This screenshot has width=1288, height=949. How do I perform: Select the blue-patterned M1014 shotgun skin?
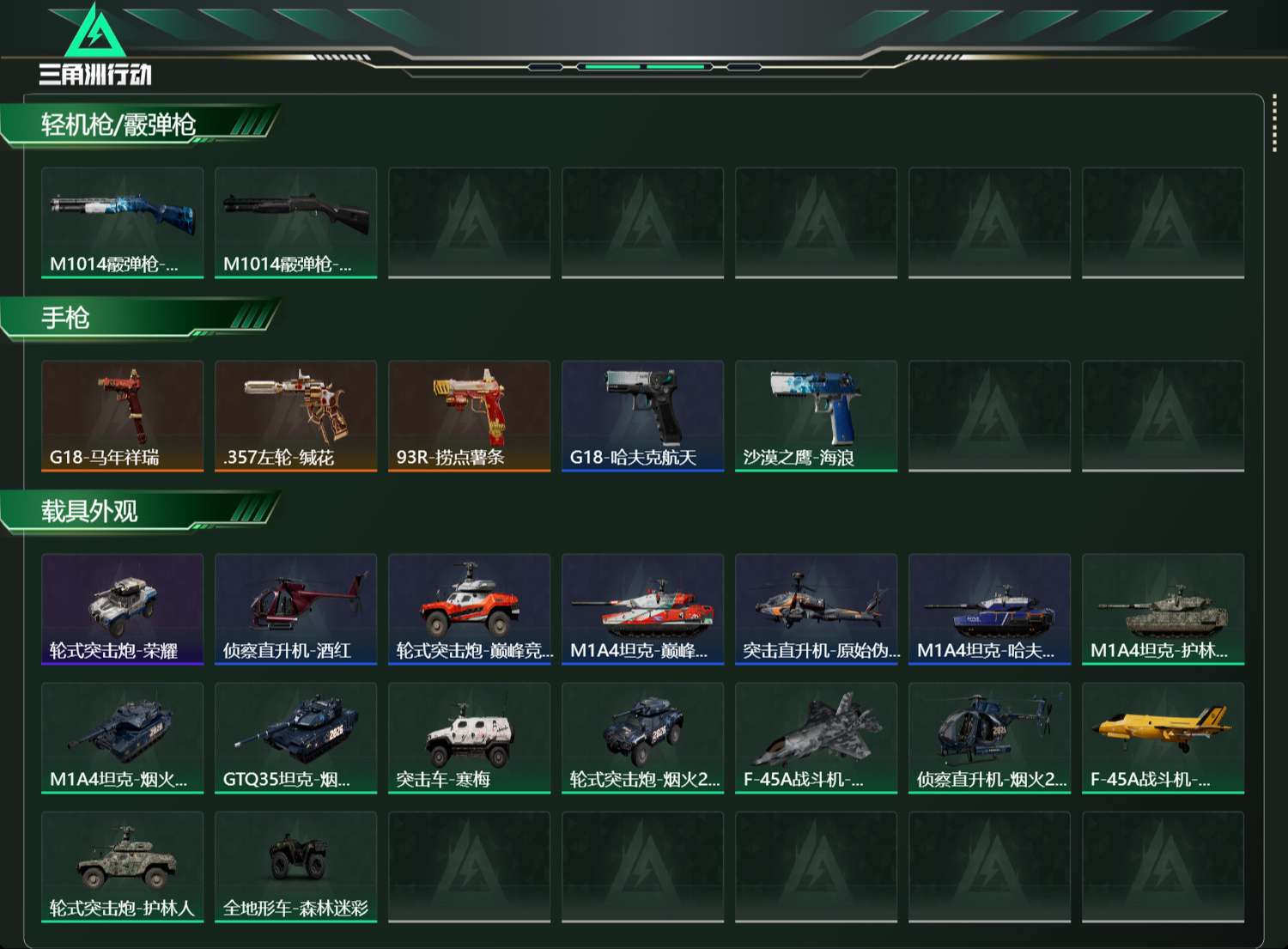click(x=123, y=222)
